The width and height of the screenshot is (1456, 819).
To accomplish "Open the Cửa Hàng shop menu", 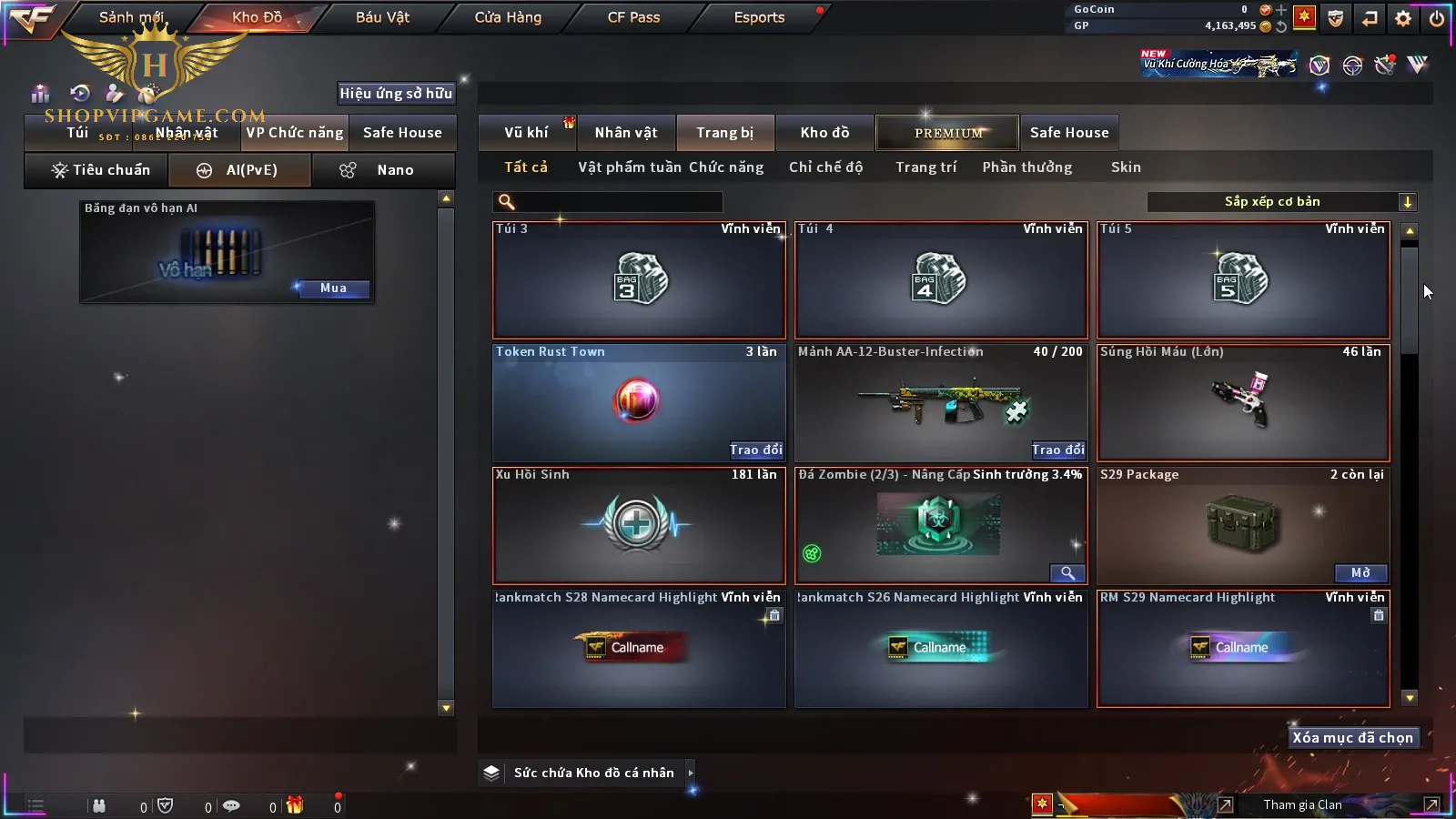I will click(x=508, y=17).
